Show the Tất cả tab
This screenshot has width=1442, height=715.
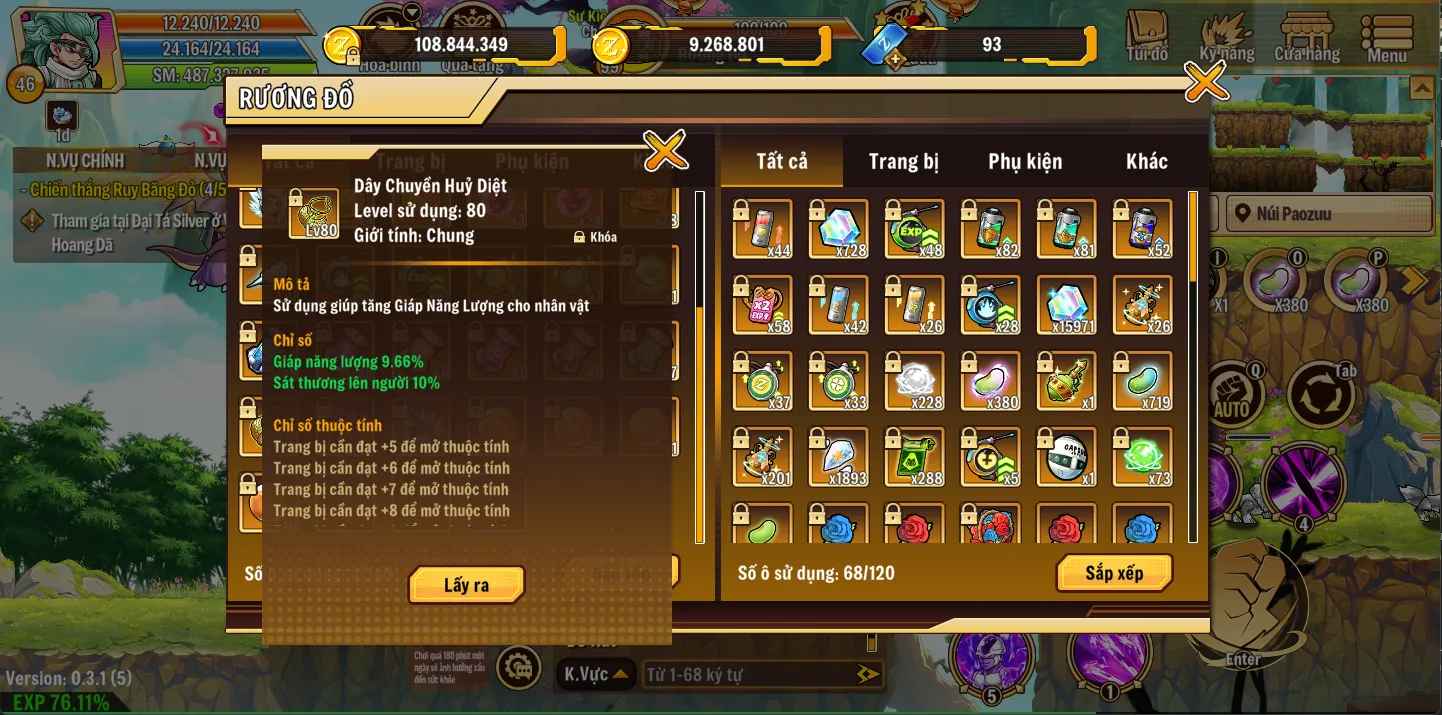pyautogui.click(x=782, y=162)
